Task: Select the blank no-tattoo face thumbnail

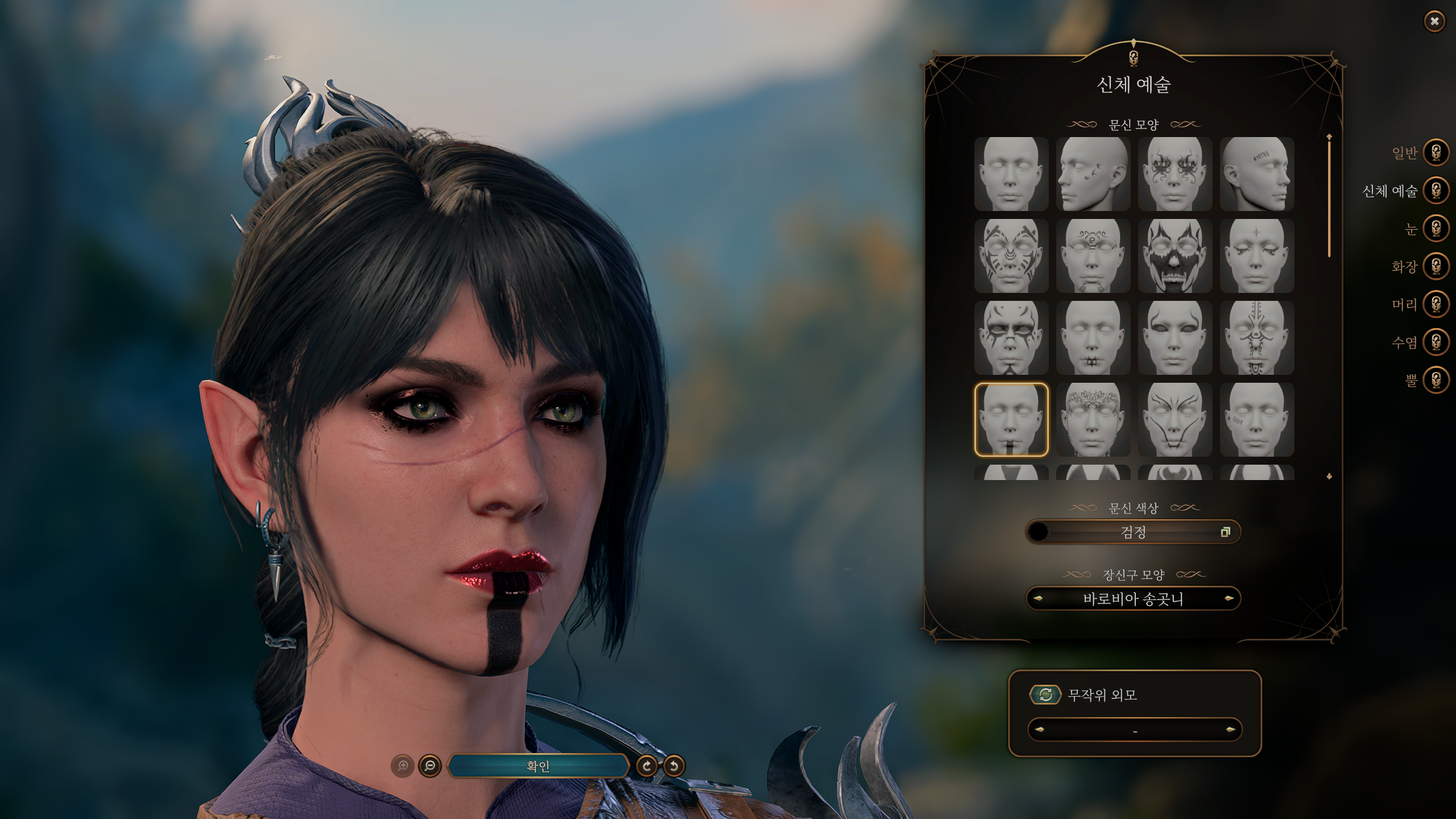Action: point(1011,173)
